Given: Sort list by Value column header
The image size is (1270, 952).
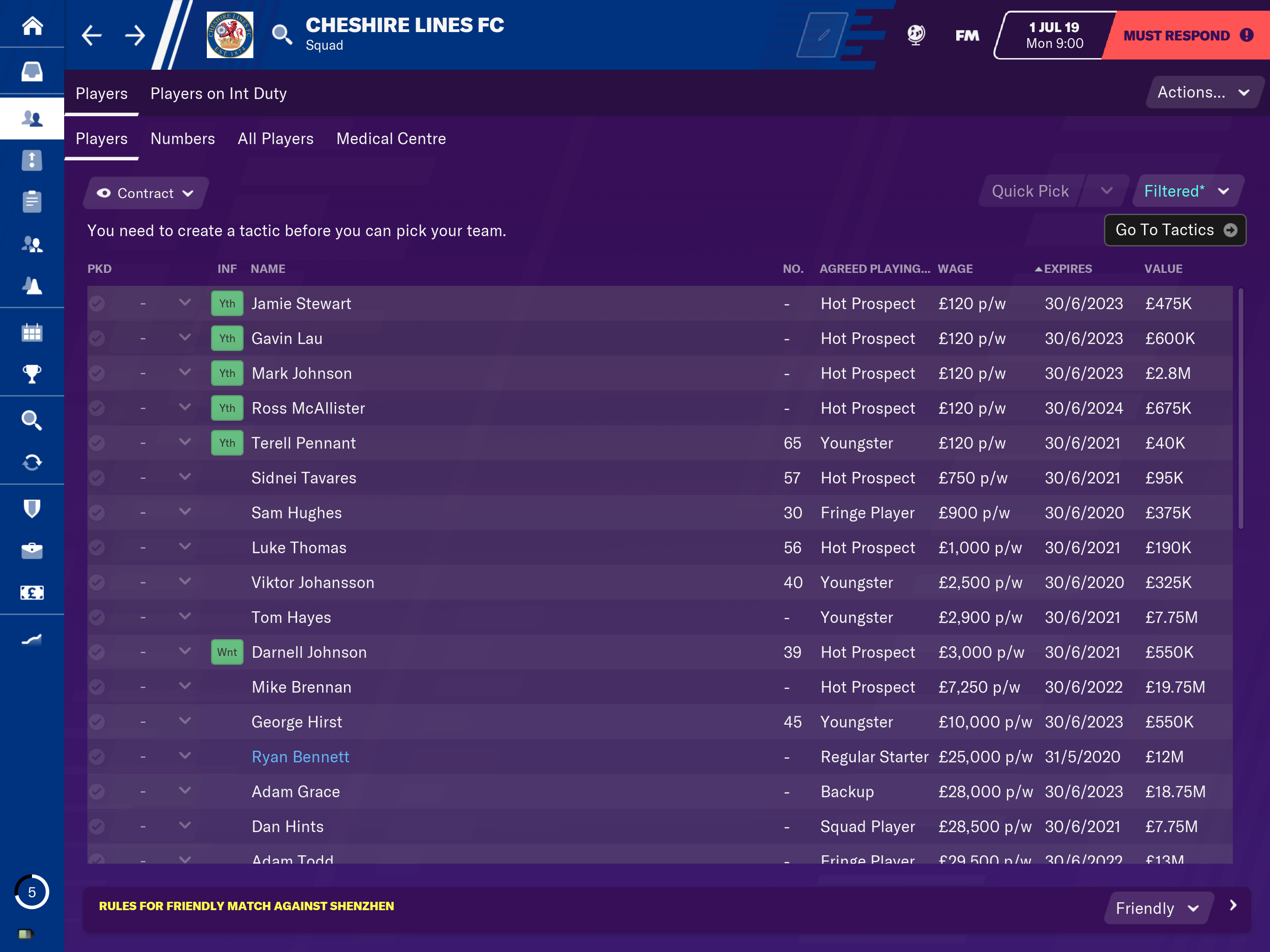Looking at the screenshot, I should [x=1163, y=269].
